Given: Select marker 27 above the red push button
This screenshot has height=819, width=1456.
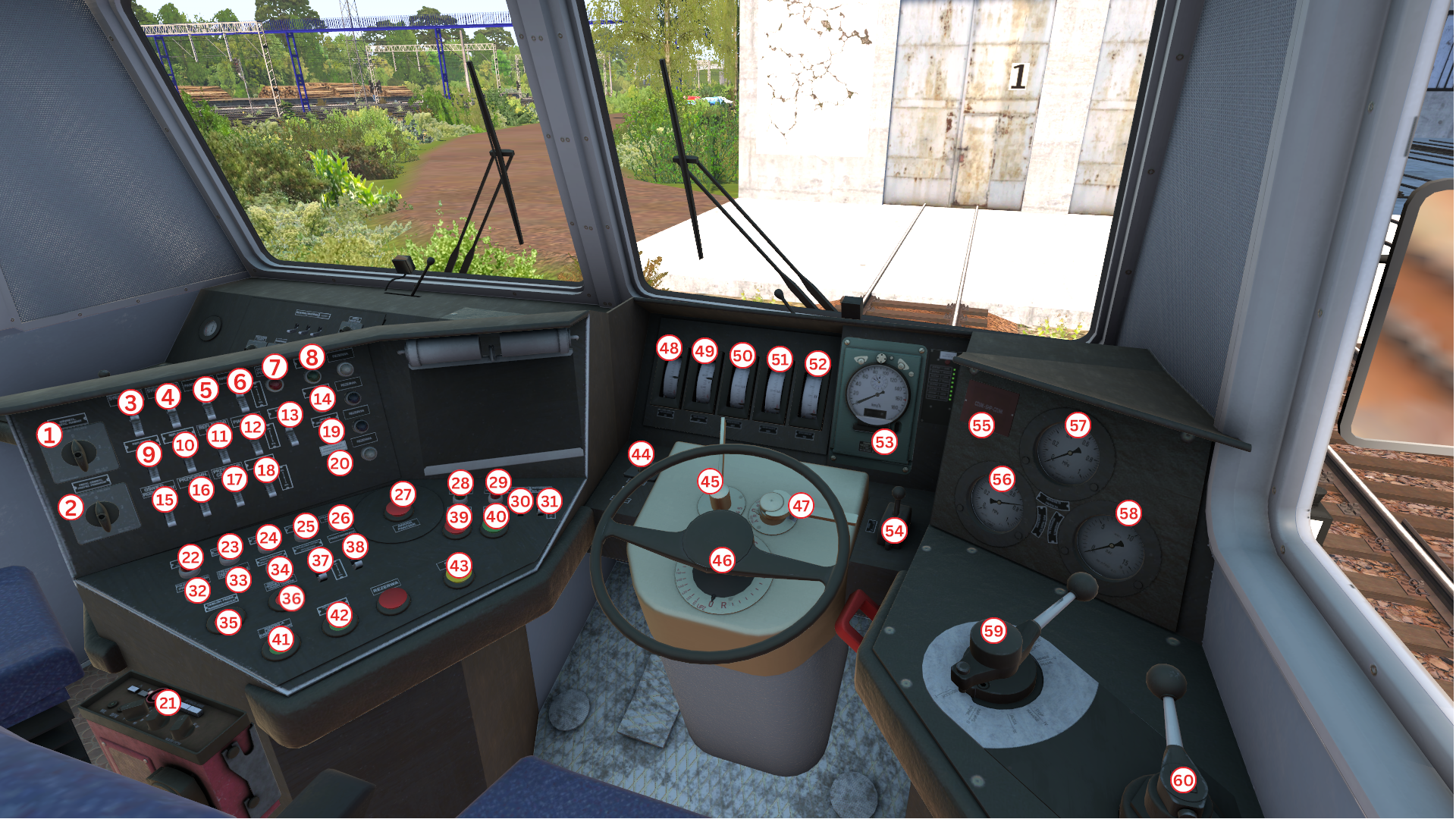Looking at the screenshot, I should (403, 495).
